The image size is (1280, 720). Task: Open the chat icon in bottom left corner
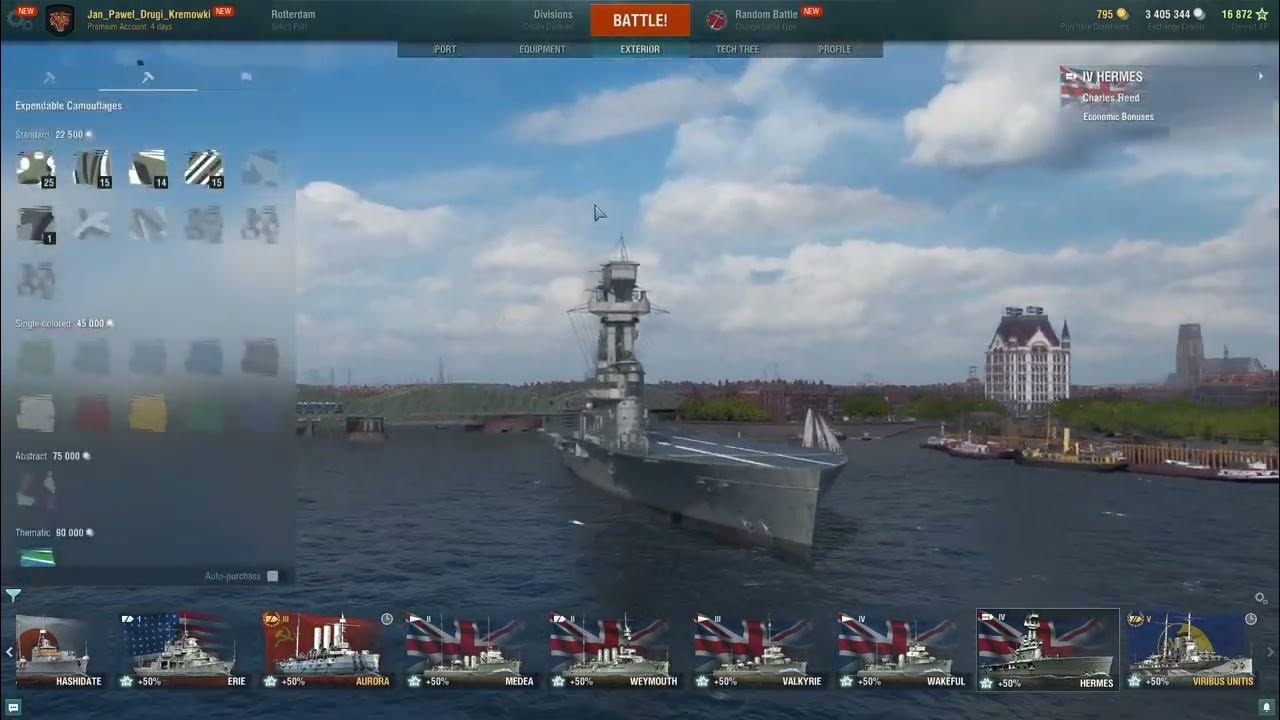pos(14,708)
